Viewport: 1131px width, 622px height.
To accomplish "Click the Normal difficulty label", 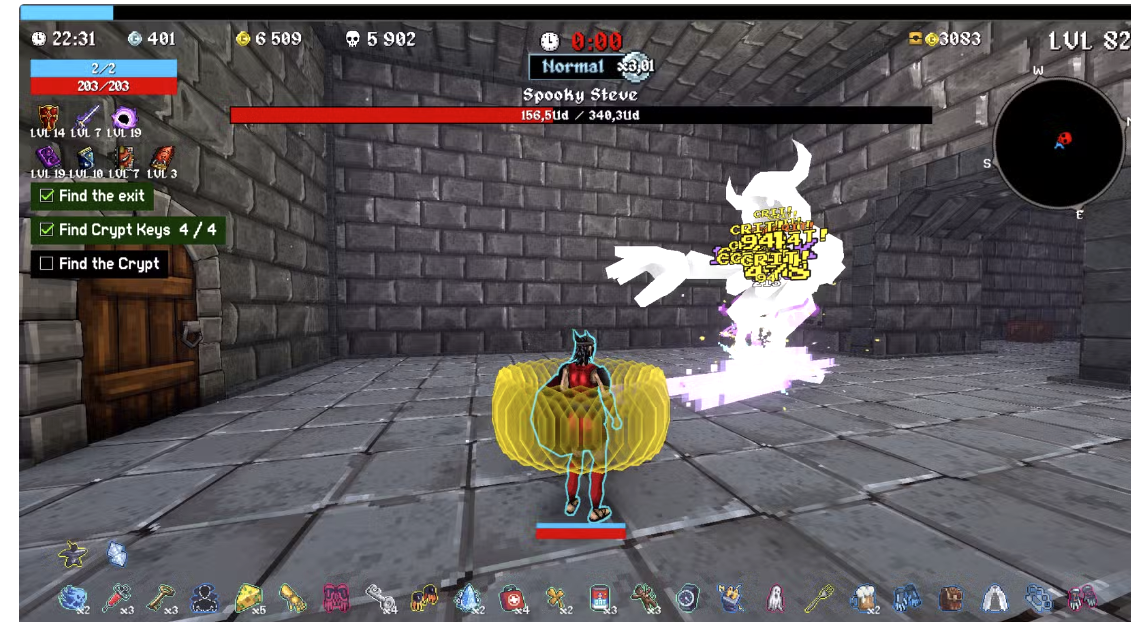I will pyautogui.click(x=573, y=67).
